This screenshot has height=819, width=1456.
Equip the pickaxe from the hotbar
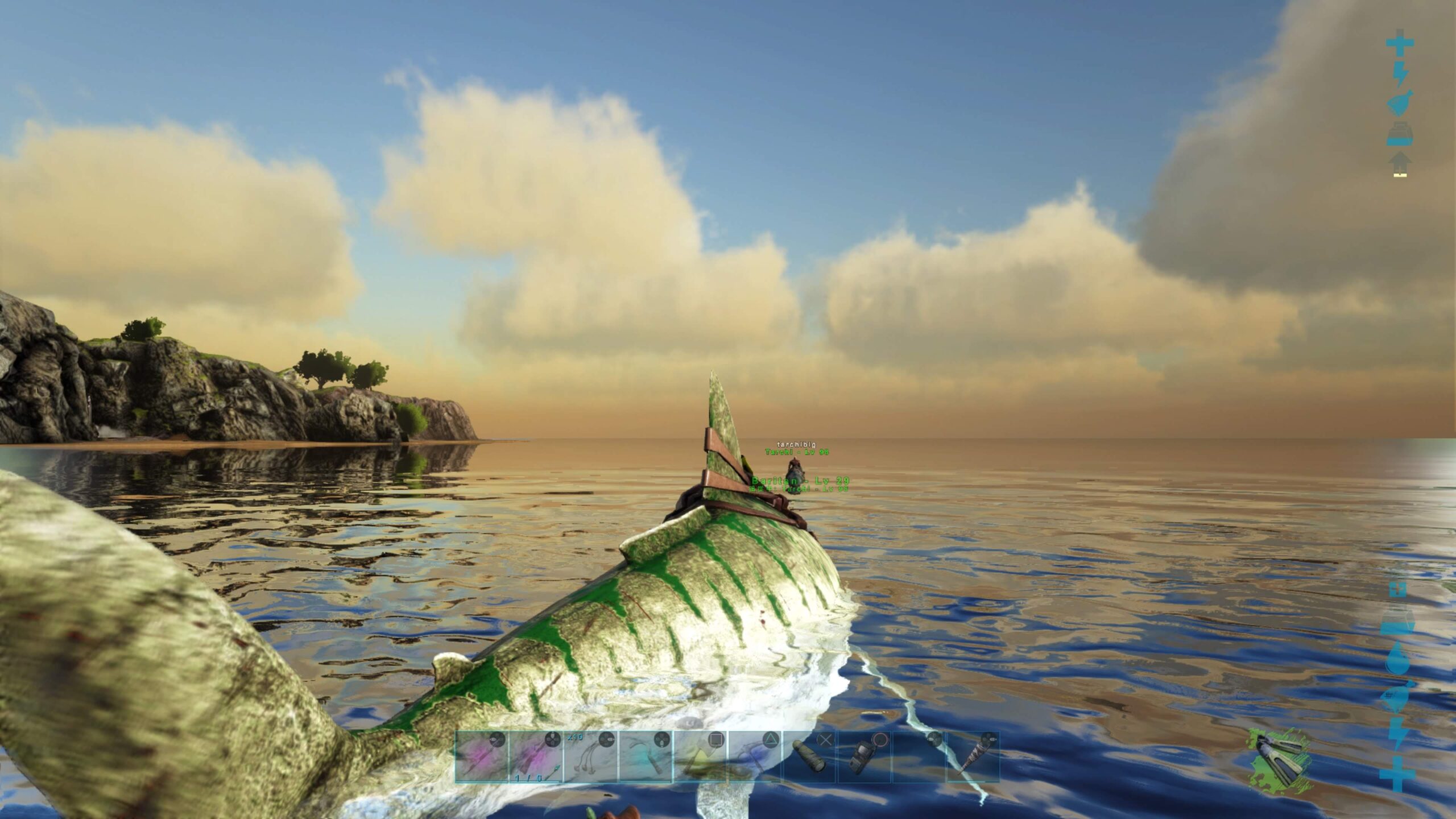754,757
